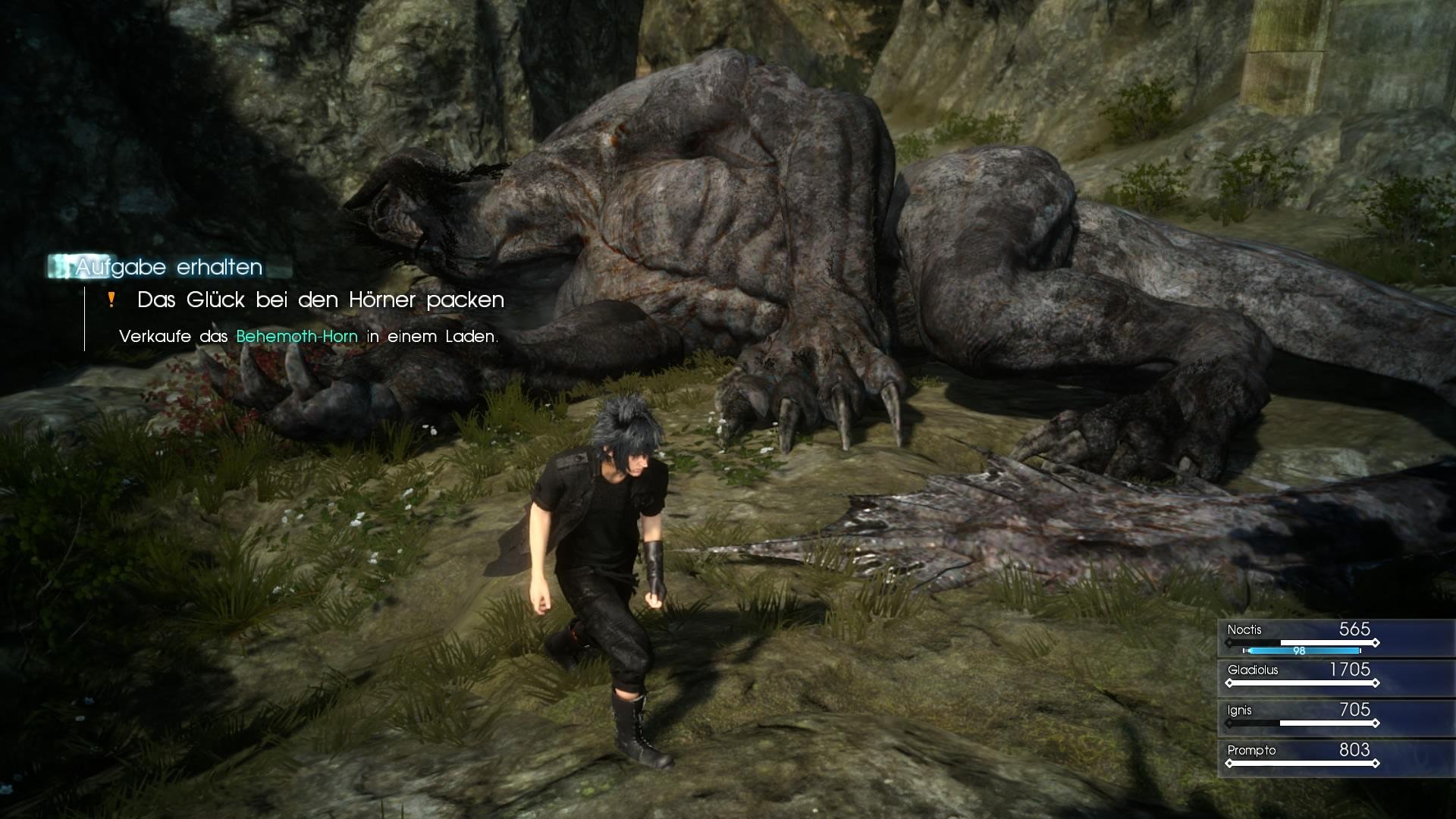Click the left arrow tip of the MP gauge
Viewport: 1456px width, 819px height.
tap(1244, 651)
